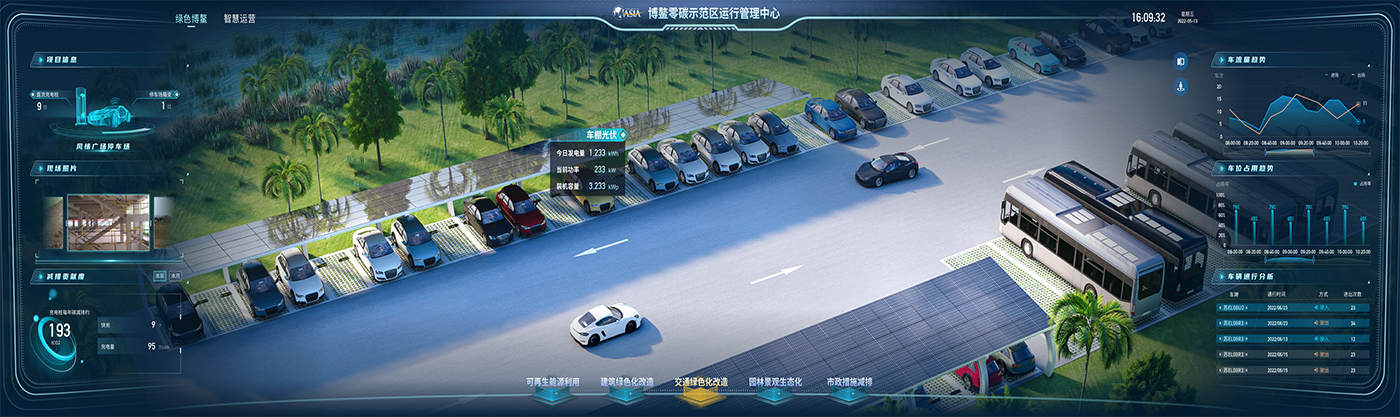Choose the 建筑绿色化改造 bottom category
The image size is (1400, 417).
pyautogui.click(x=627, y=382)
